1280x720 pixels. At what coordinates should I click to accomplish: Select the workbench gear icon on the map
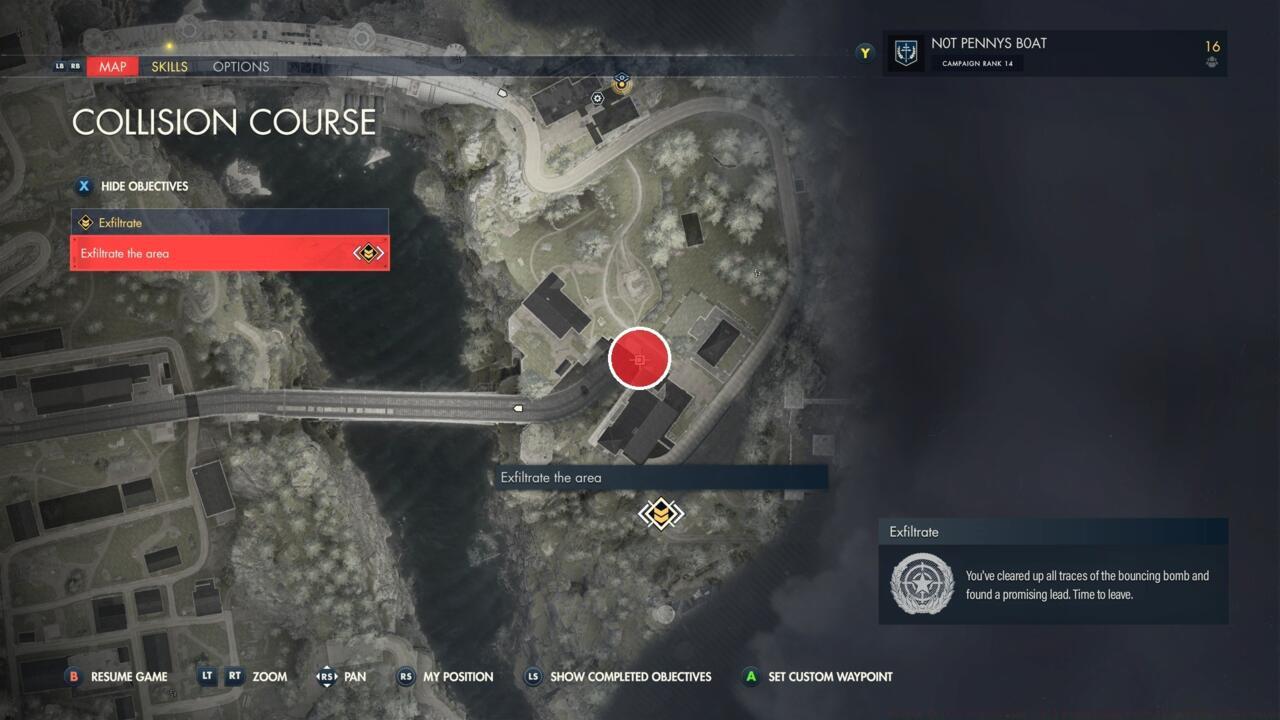pyautogui.click(x=598, y=99)
